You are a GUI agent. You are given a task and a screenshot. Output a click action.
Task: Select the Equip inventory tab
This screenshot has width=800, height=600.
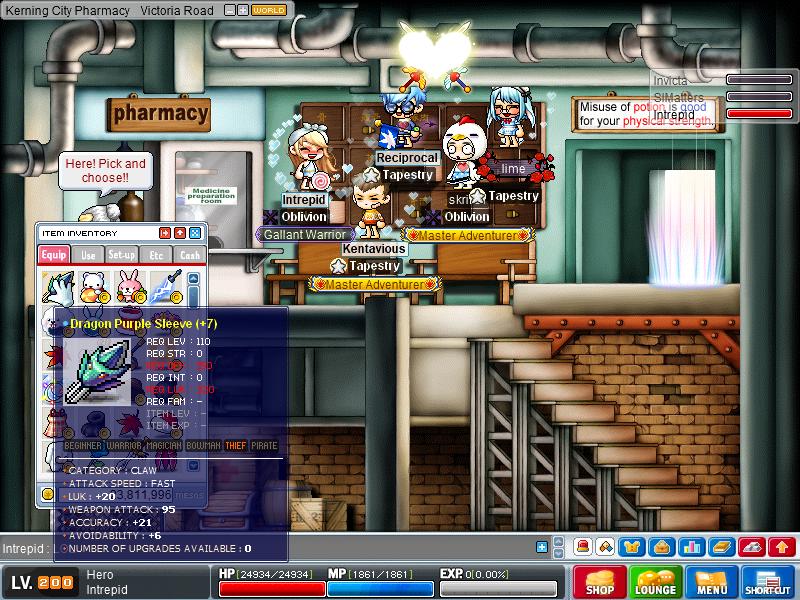(54, 255)
